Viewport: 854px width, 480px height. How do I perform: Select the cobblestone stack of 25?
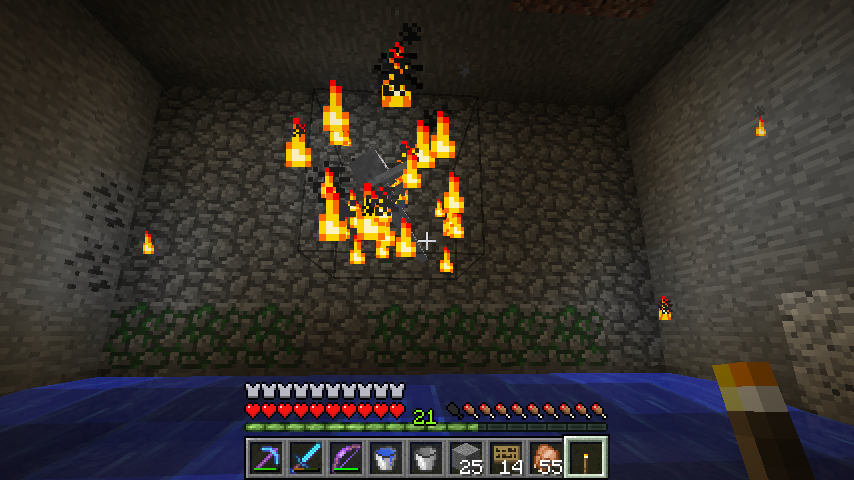pyautogui.click(x=466, y=457)
